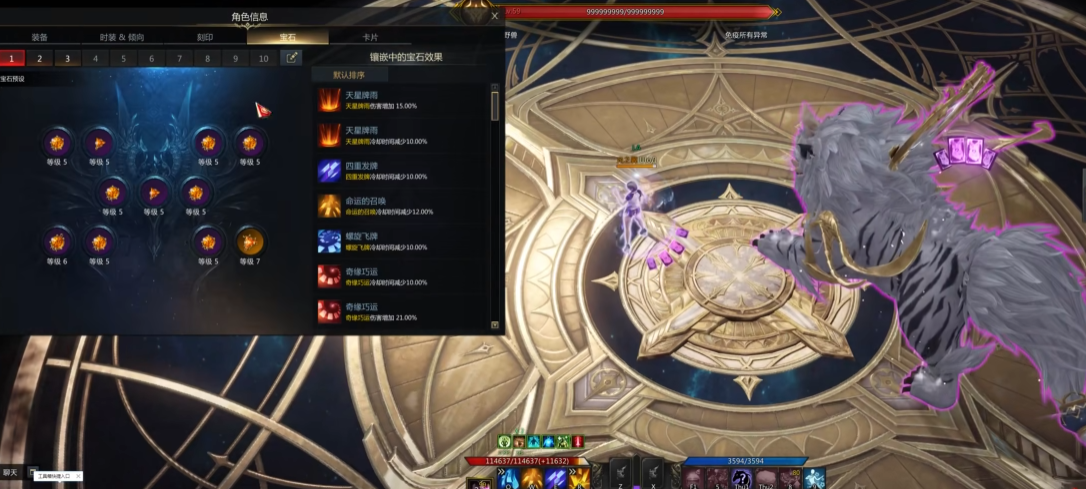Switch to gem preset 3
Image resolution: width=1086 pixels, height=489 pixels.
(x=68, y=58)
